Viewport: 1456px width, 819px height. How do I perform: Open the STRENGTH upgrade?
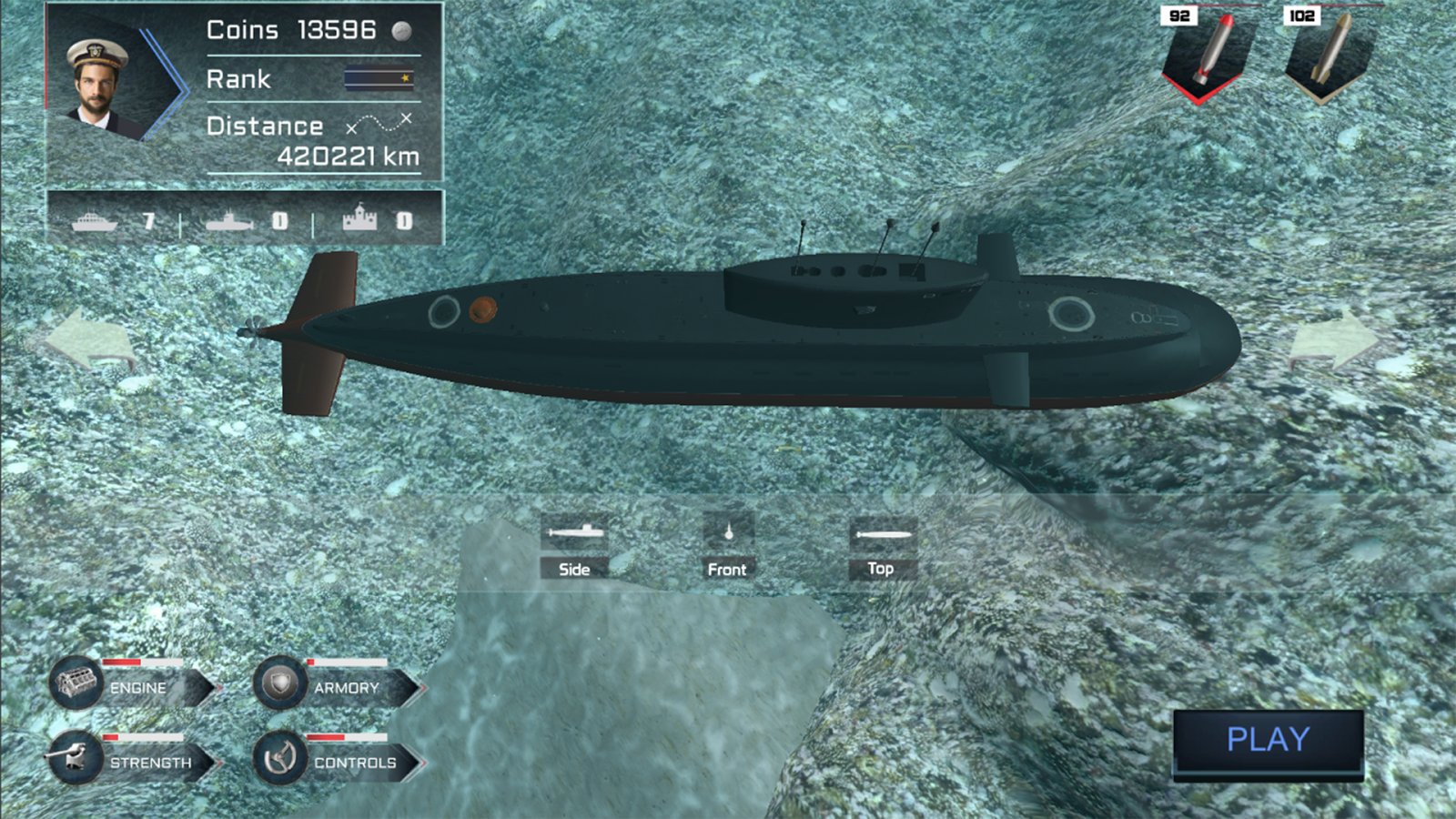(135, 761)
